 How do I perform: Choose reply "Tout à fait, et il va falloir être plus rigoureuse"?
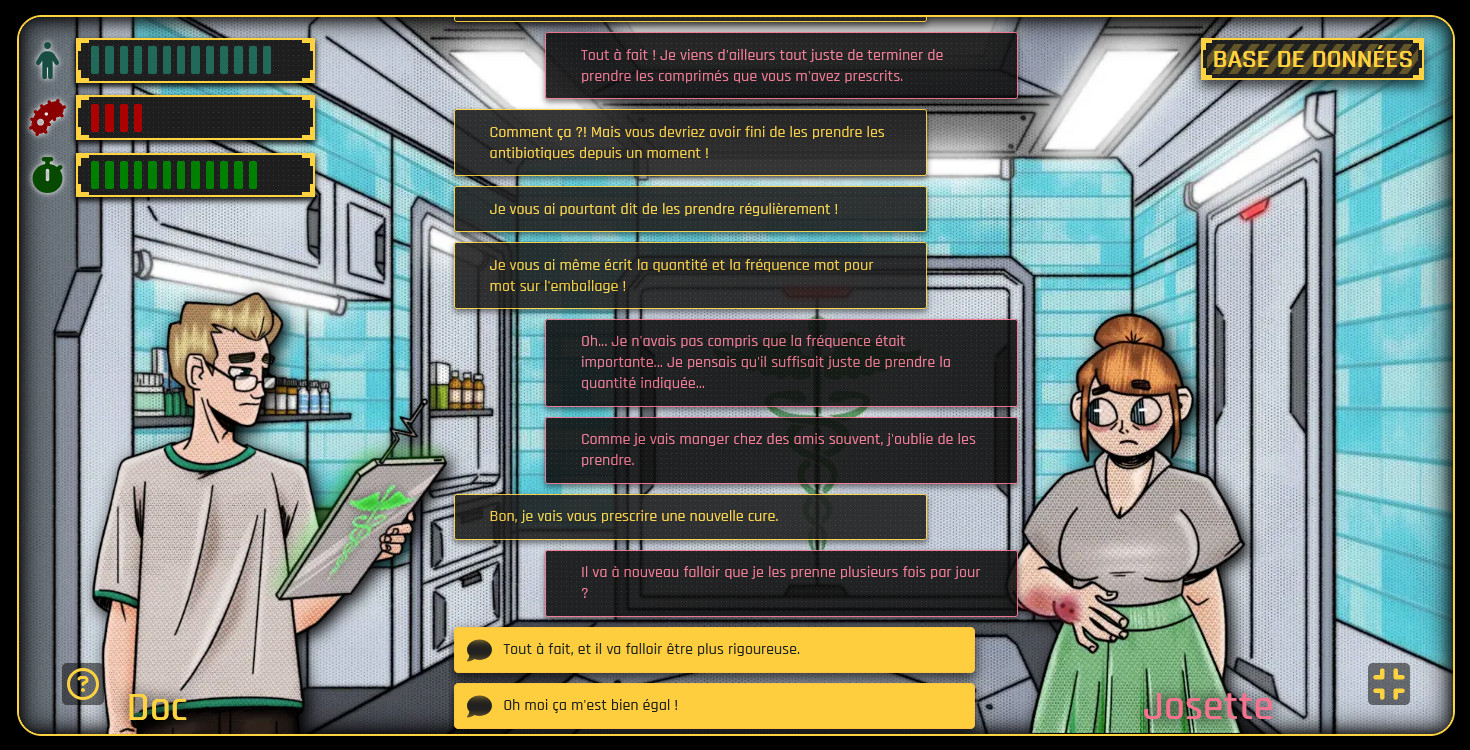pos(714,650)
